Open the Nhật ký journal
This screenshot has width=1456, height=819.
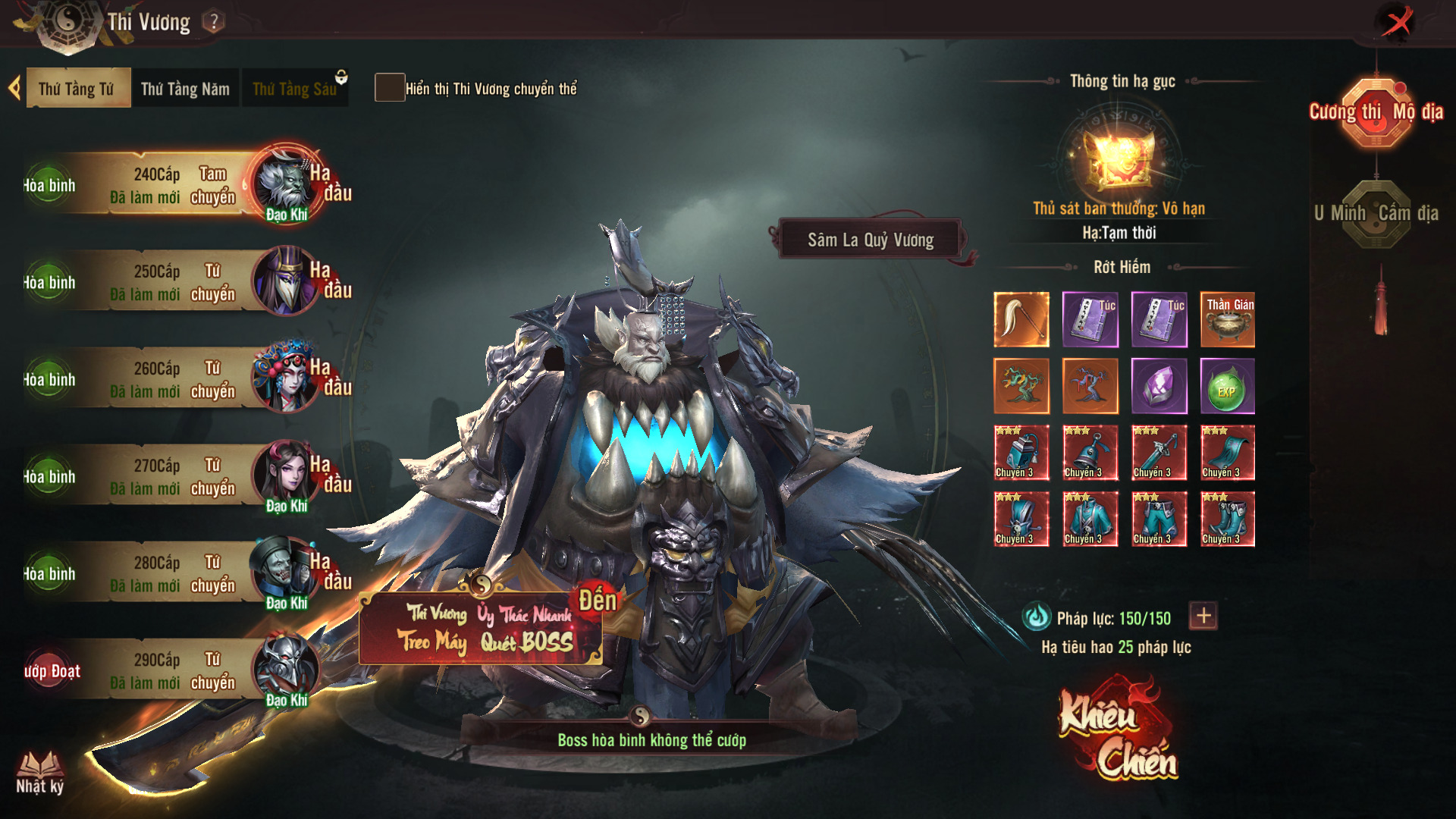coord(40,772)
